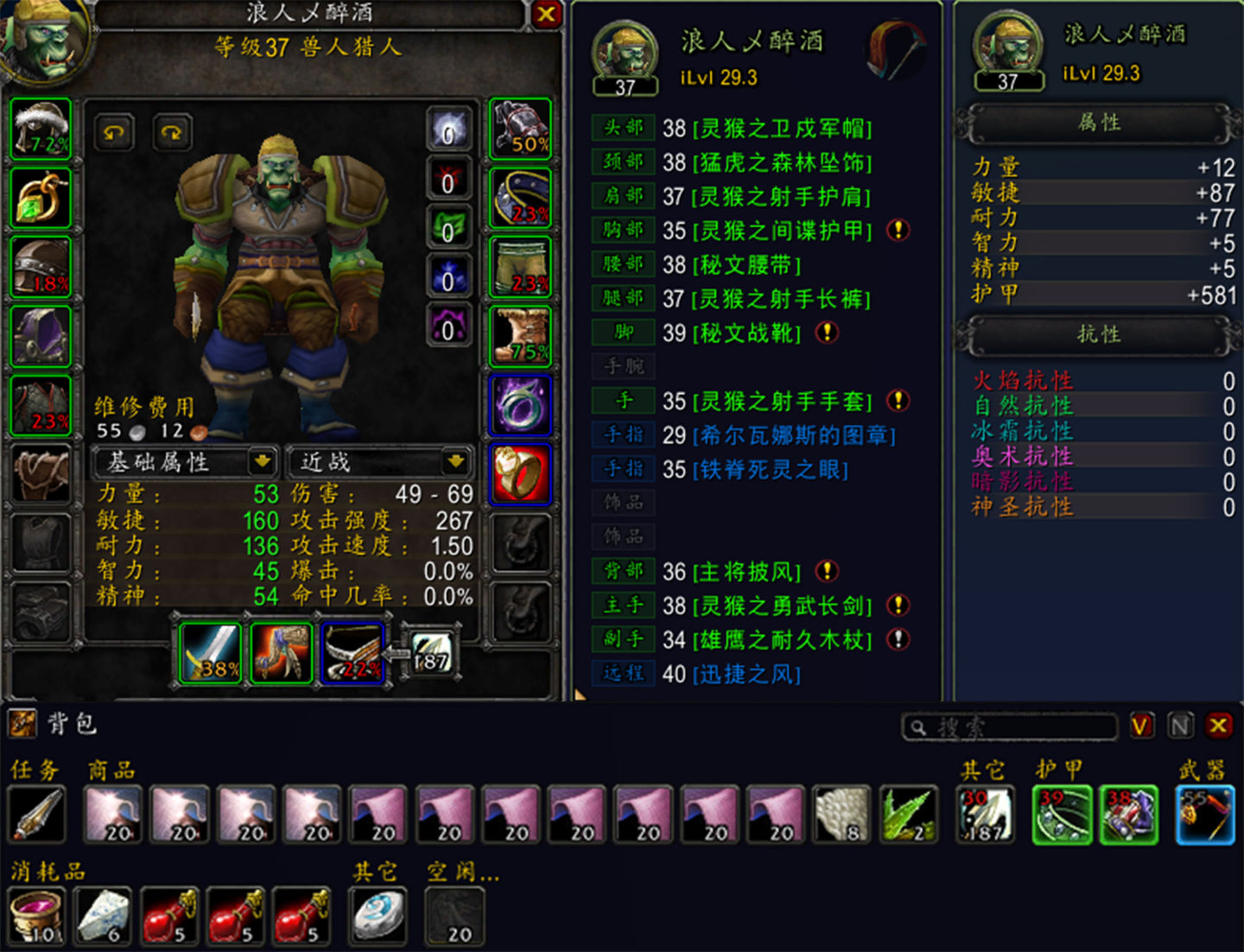Viewport: 1244px width, 952px height.
Task: Click the cheese item showing 6
Action: click(x=102, y=914)
